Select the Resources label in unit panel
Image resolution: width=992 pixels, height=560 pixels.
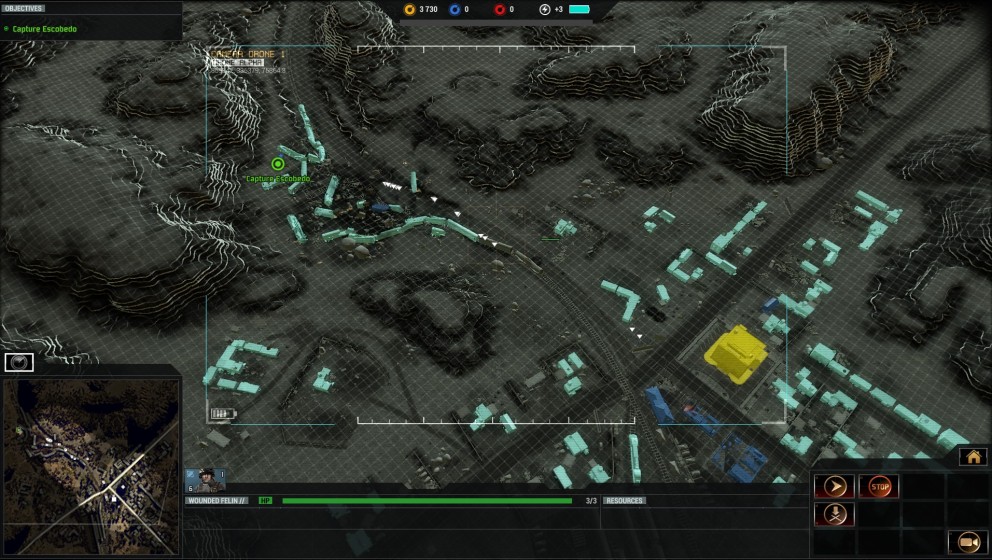(x=624, y=500)
